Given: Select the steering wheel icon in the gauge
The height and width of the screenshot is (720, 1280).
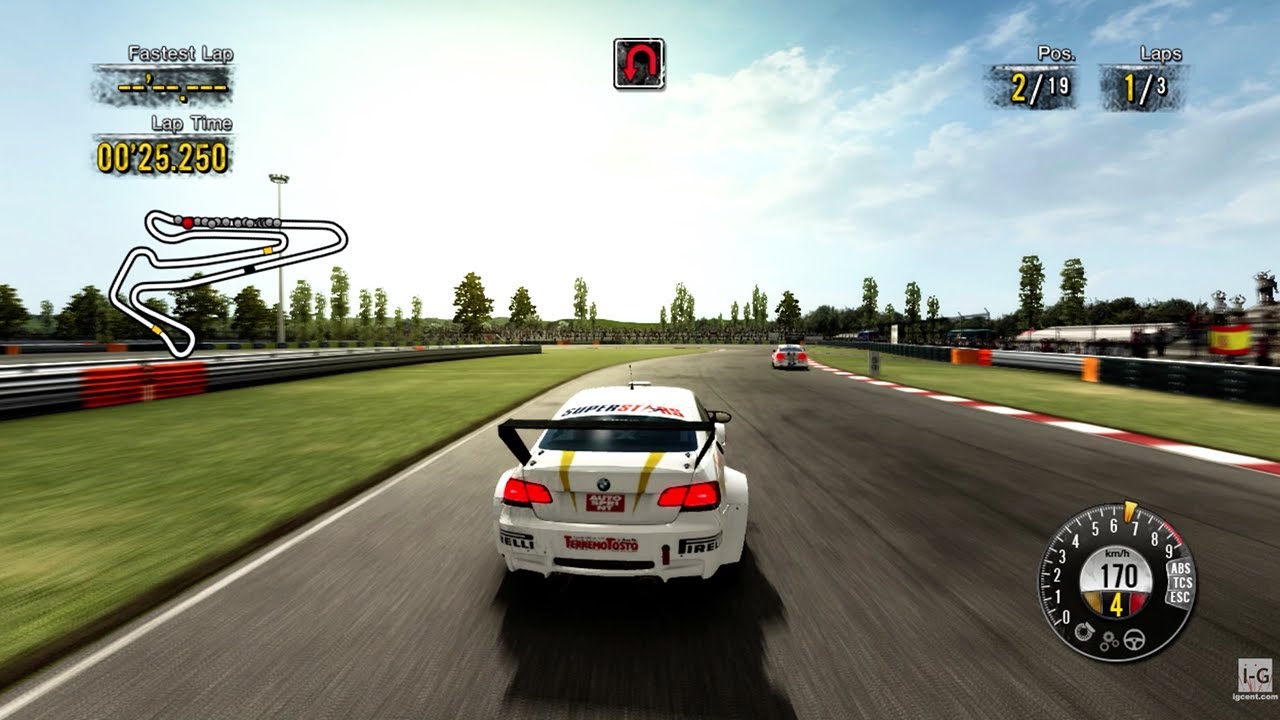Looking at the screenshot, I should pyautogui.click(x=1134, y=640).
